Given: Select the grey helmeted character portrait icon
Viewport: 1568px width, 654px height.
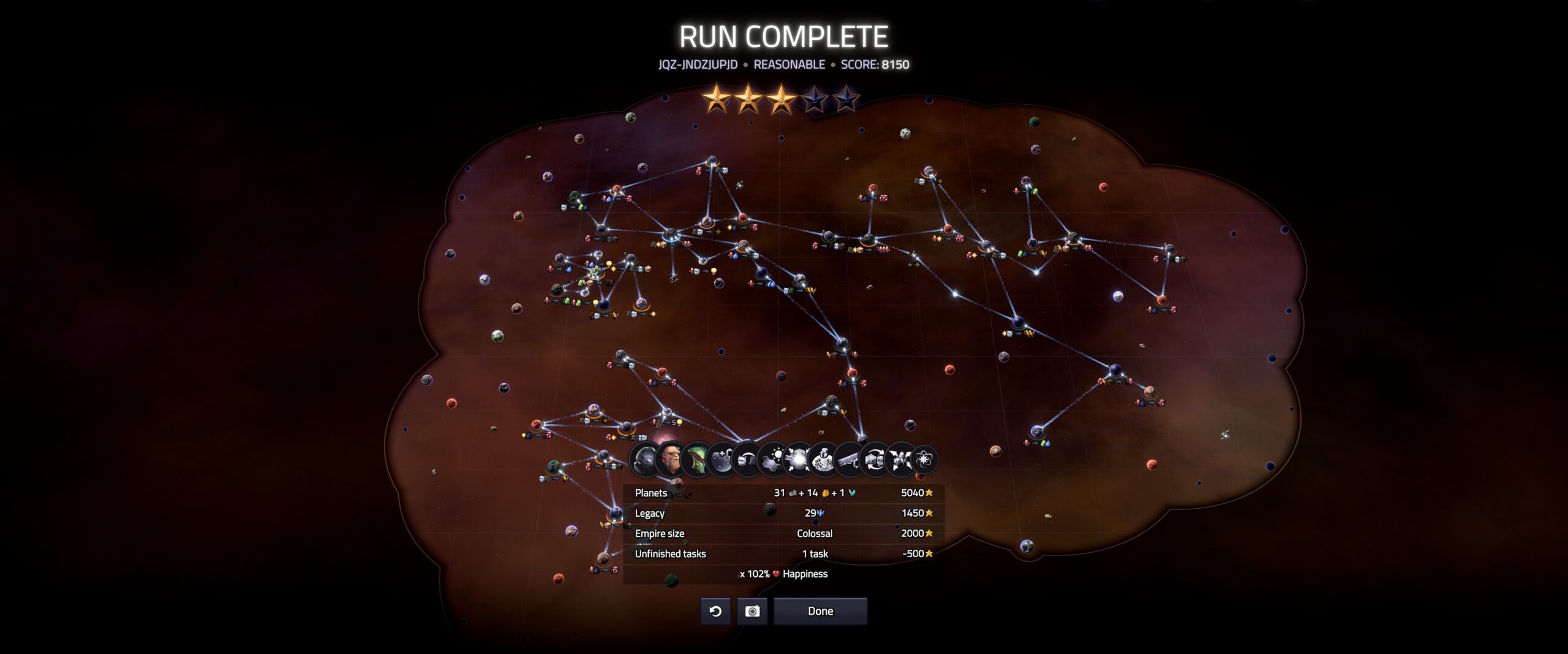Looking at the screenshot, I should pos(644,459).
